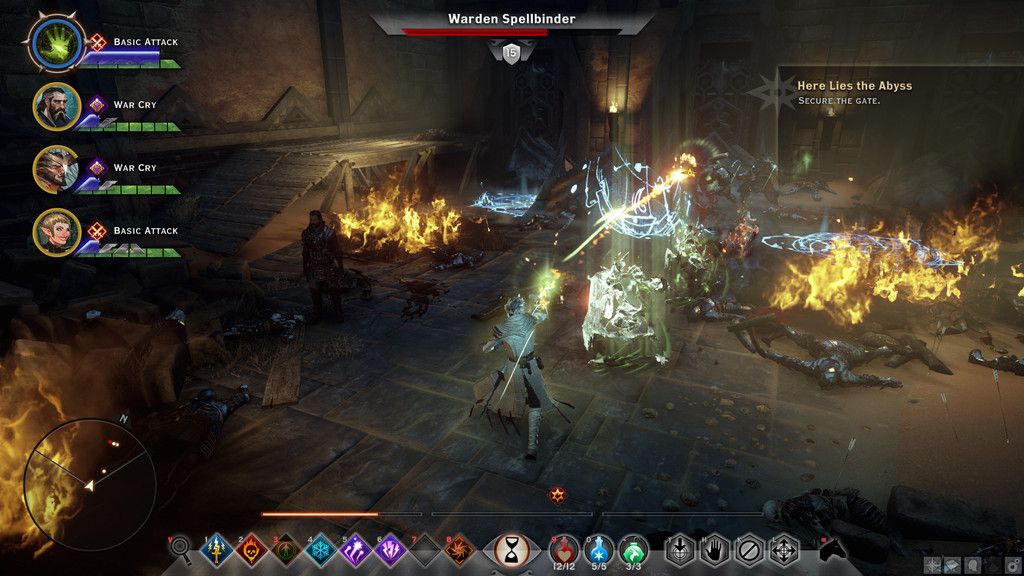Use the green grenade flask showing 3/3
This screenshot has width=1024, height=576.
pos(632,548)
